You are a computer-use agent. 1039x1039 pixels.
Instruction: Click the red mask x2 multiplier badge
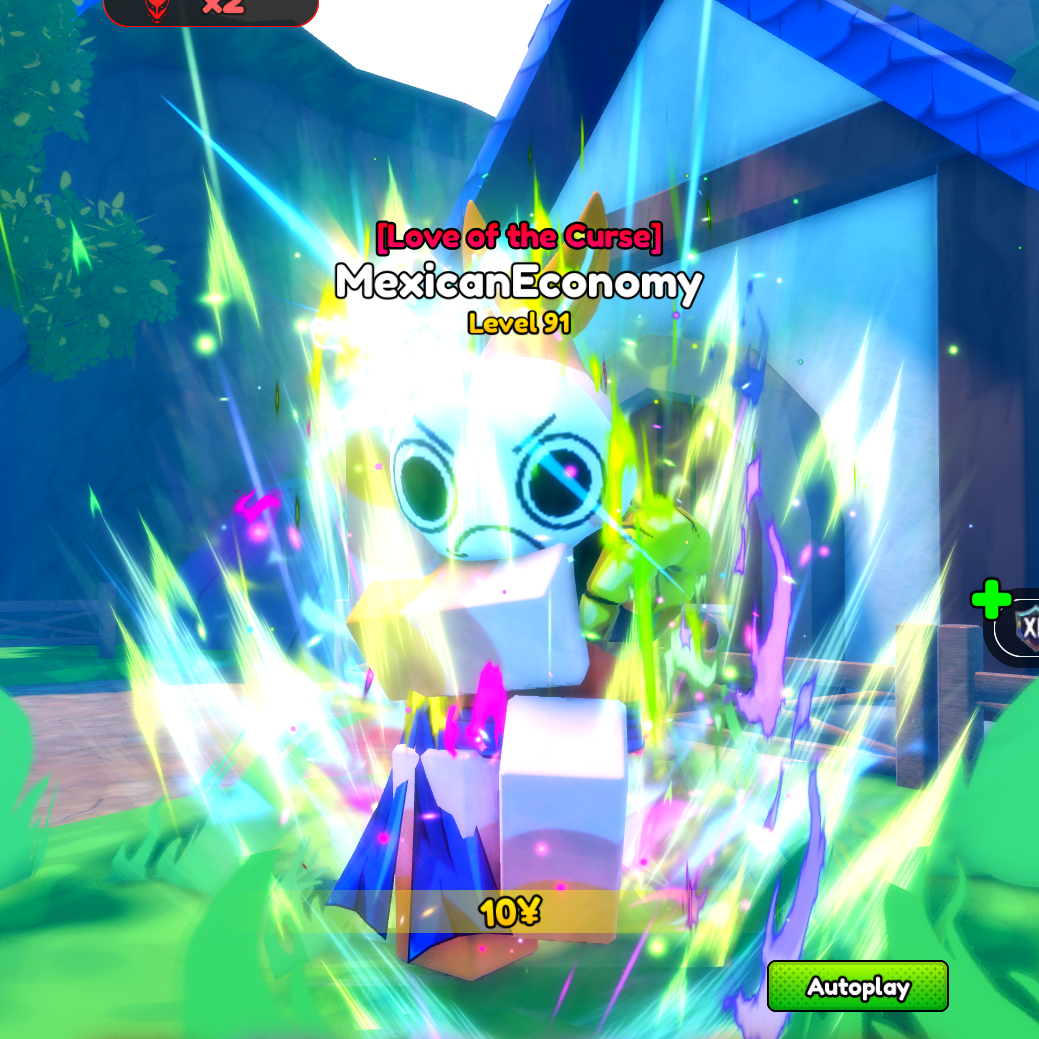(x=210, y=9)
